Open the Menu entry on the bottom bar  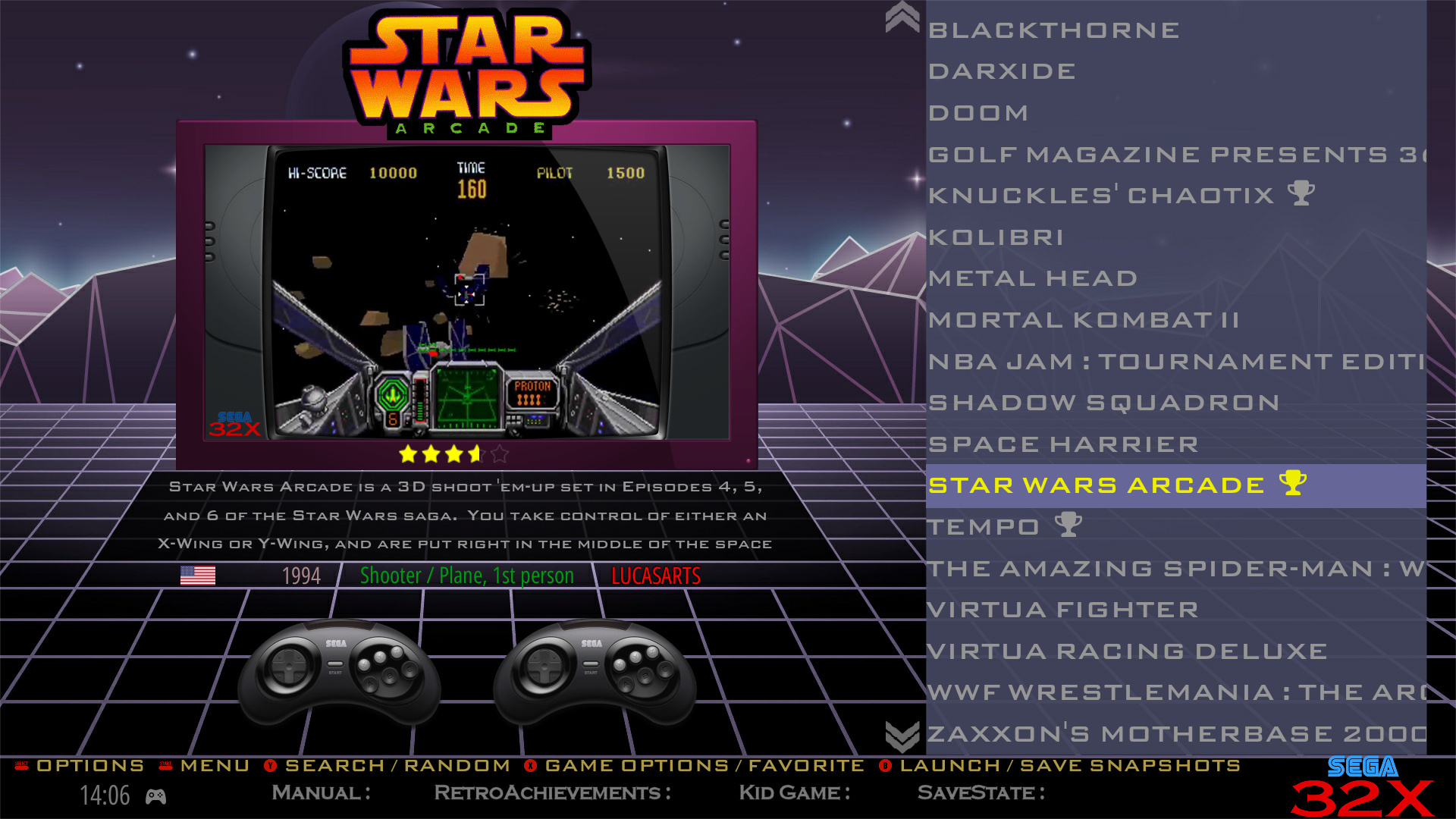215,765
